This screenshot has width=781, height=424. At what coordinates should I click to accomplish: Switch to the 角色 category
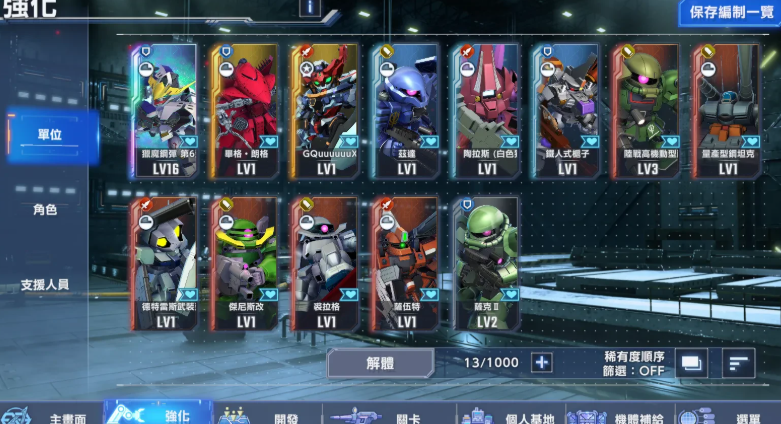coord(46,210)
